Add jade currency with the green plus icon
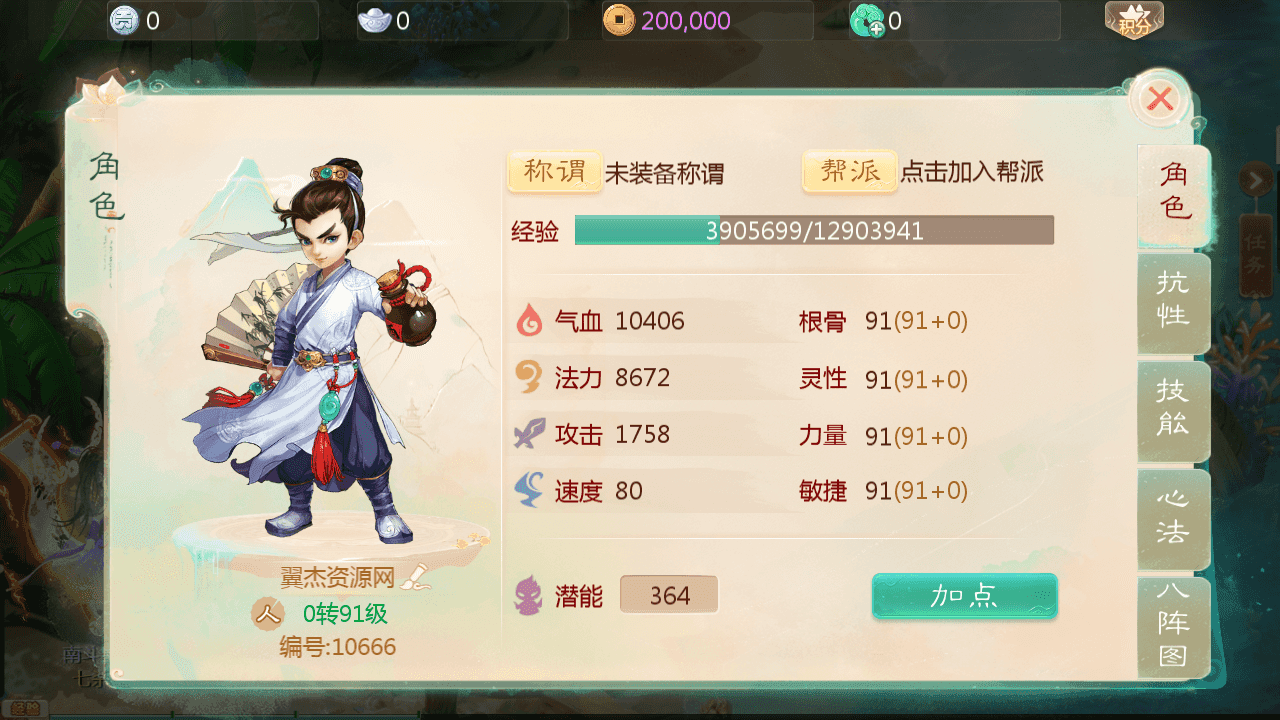This screenshot has height=720, width=1280. pyautogui.click(x=866, y=20)
